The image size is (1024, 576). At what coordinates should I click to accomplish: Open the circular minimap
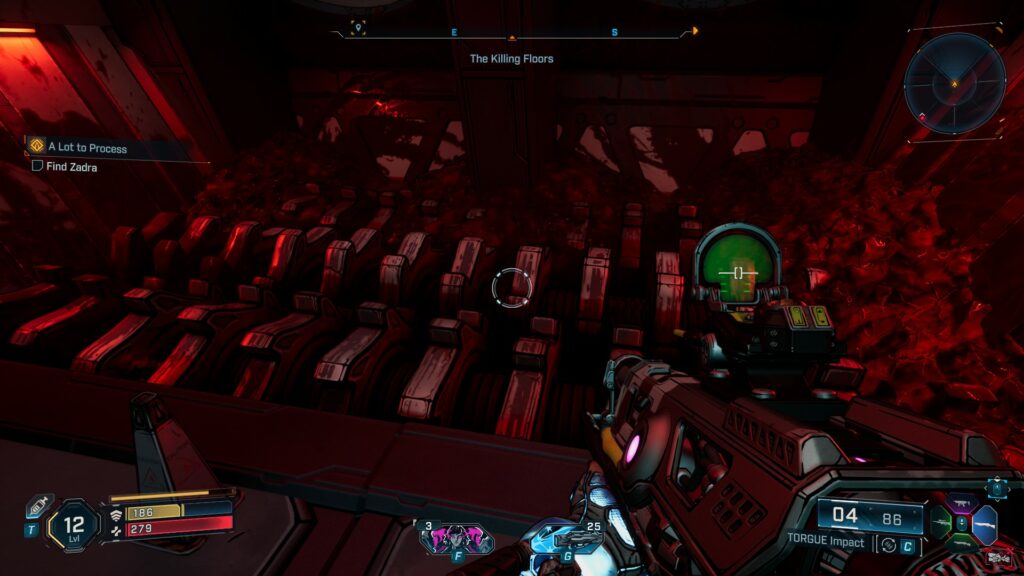954,84
